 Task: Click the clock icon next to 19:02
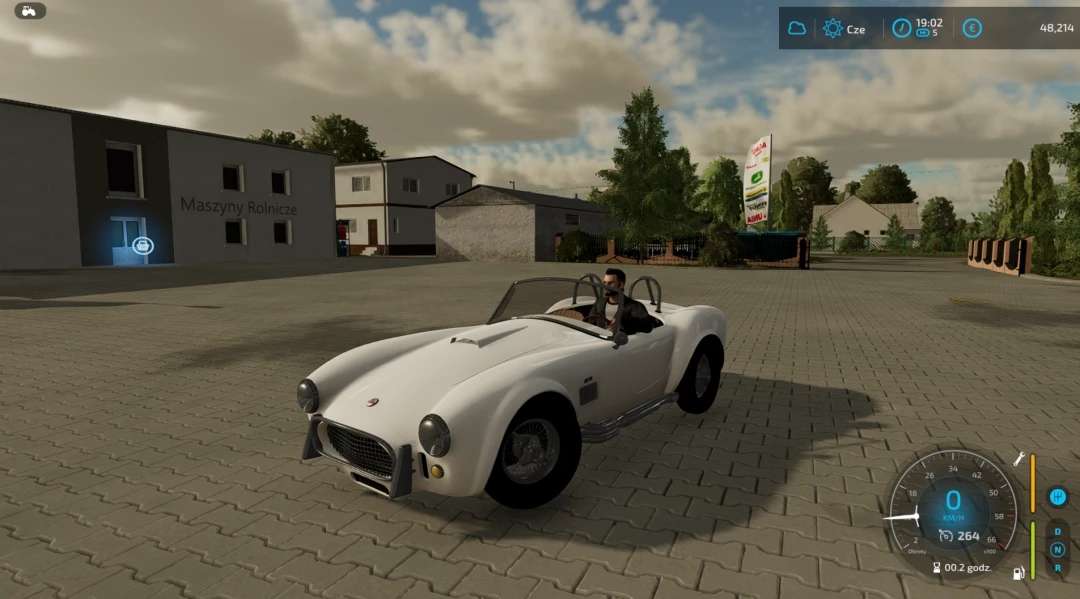(902, 28)
